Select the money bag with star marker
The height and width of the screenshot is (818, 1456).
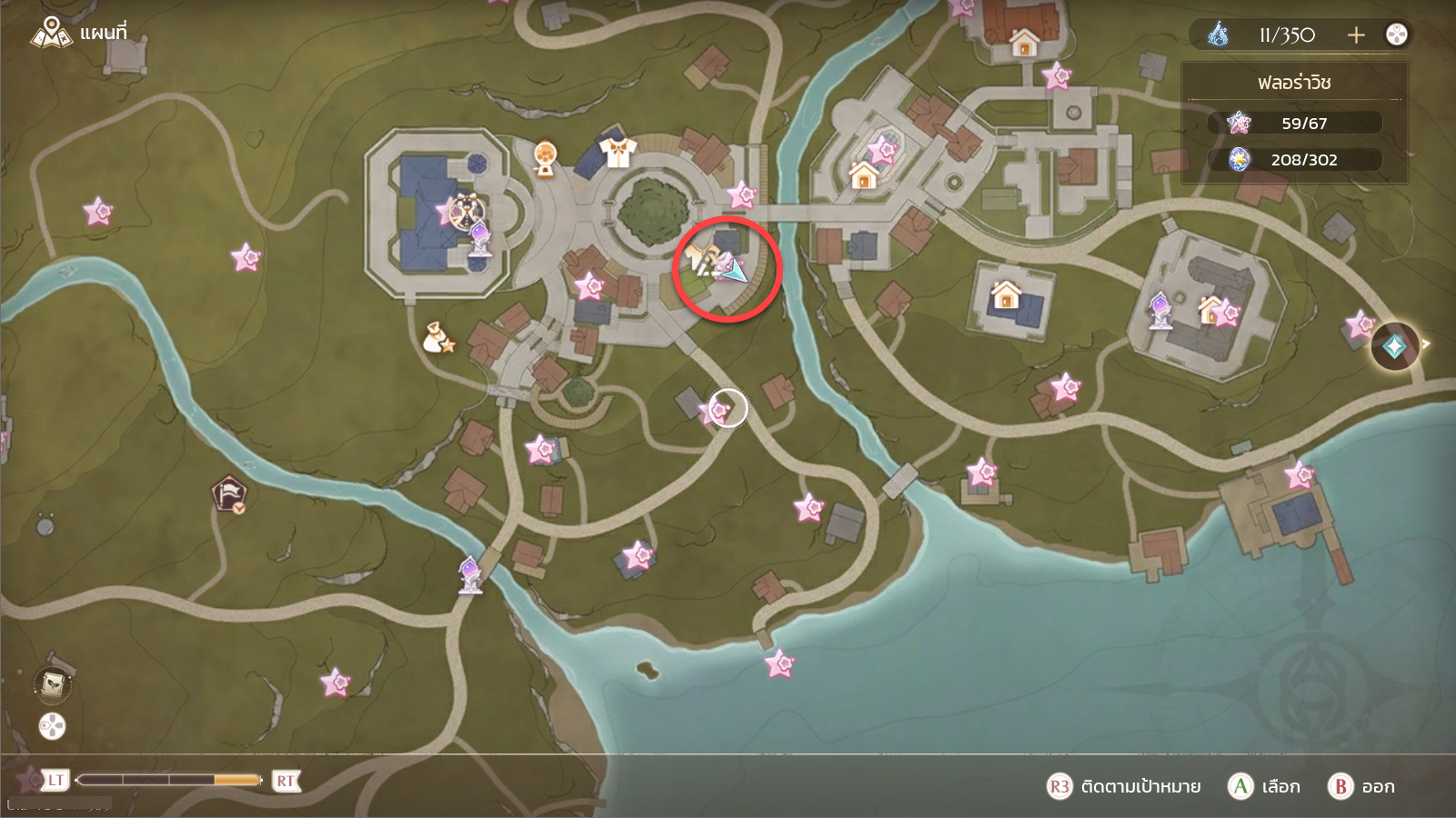point(437,338)
